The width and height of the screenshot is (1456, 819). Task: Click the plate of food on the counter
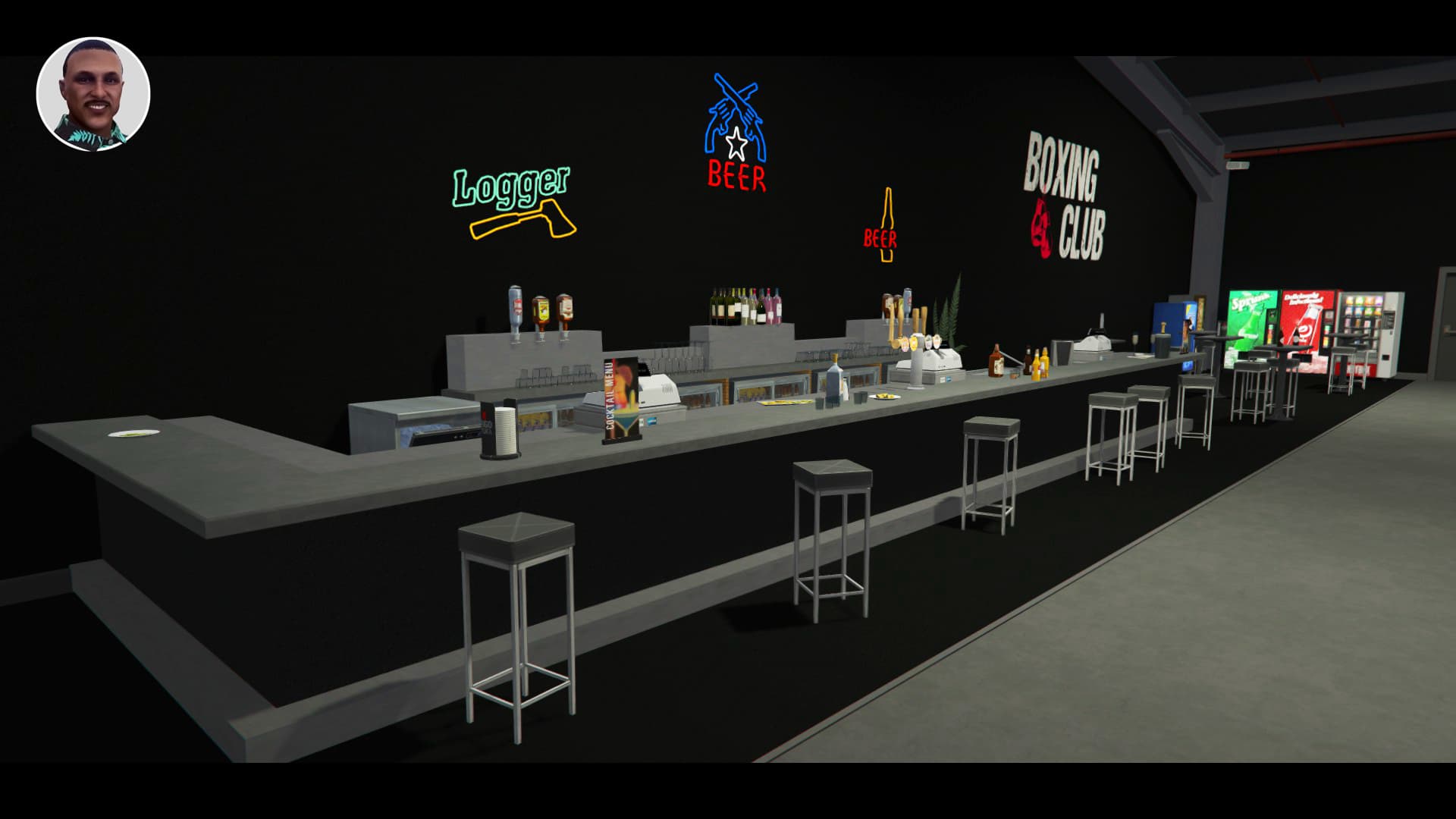coord(883,396)
